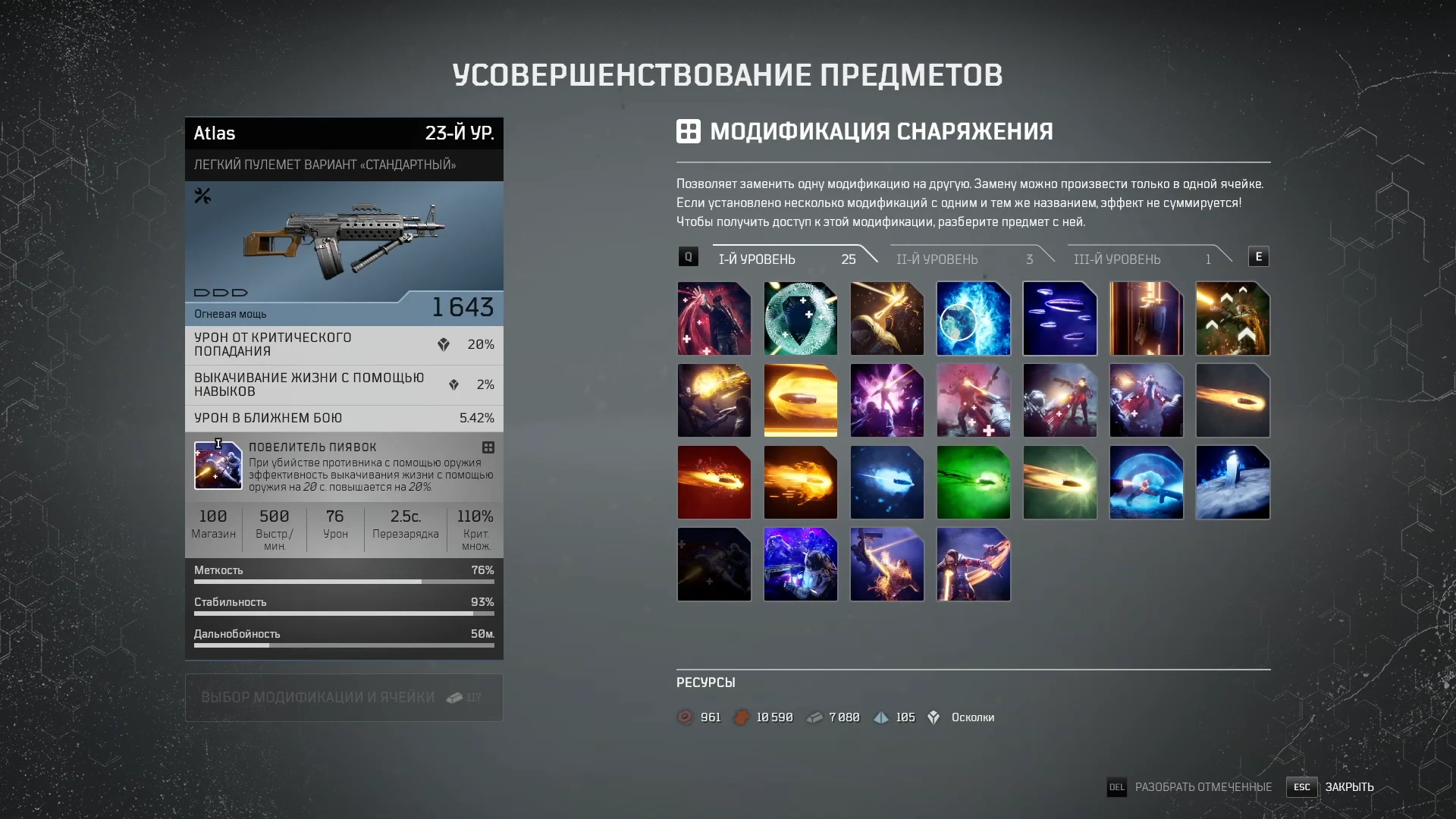Click the blue anomaly resource icon next to 105
Screen dimensions: 1456x819
880,717
